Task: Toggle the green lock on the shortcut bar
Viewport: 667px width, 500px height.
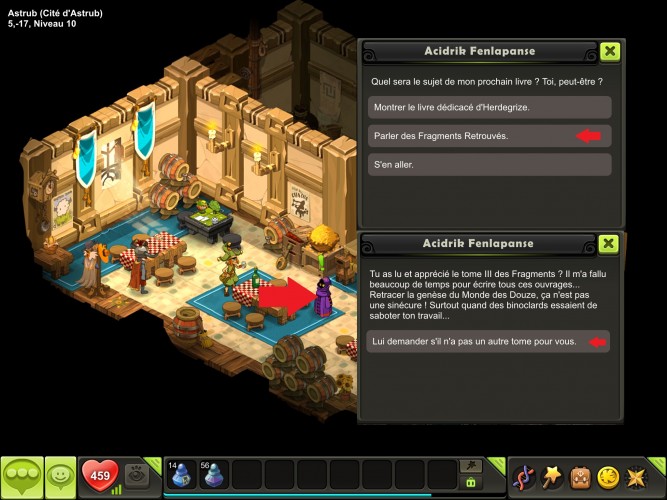Action: (469, 482)
